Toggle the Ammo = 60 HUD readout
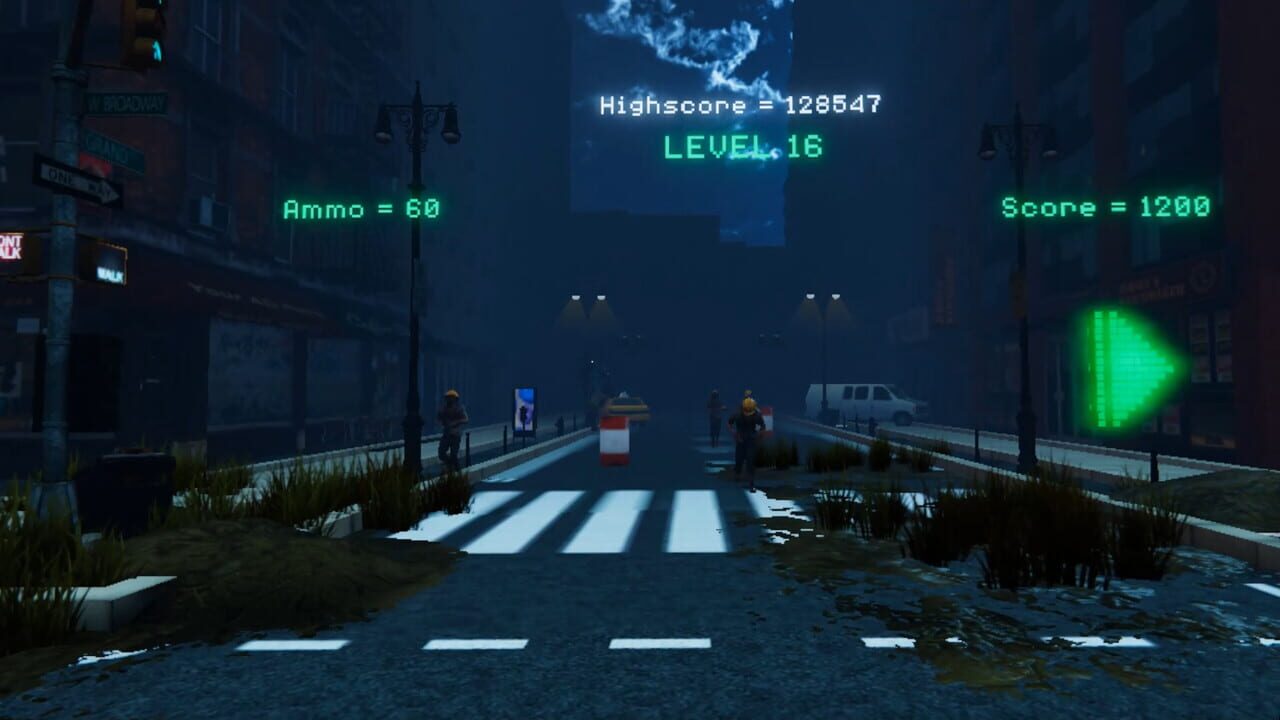 click(362, 206)
